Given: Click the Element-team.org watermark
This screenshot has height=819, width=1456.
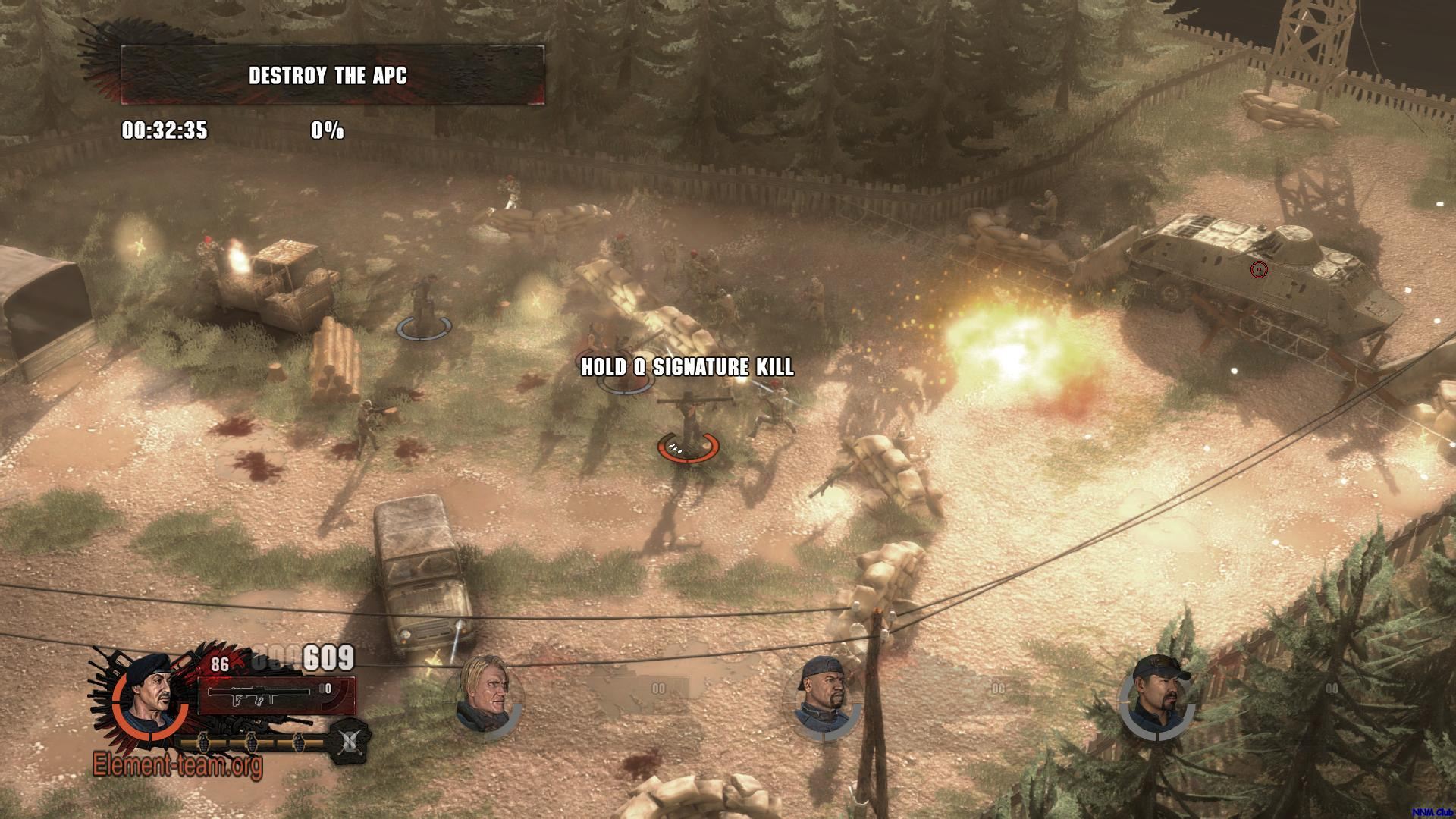Looking at the screenshot, I should (x=177, y=764).
